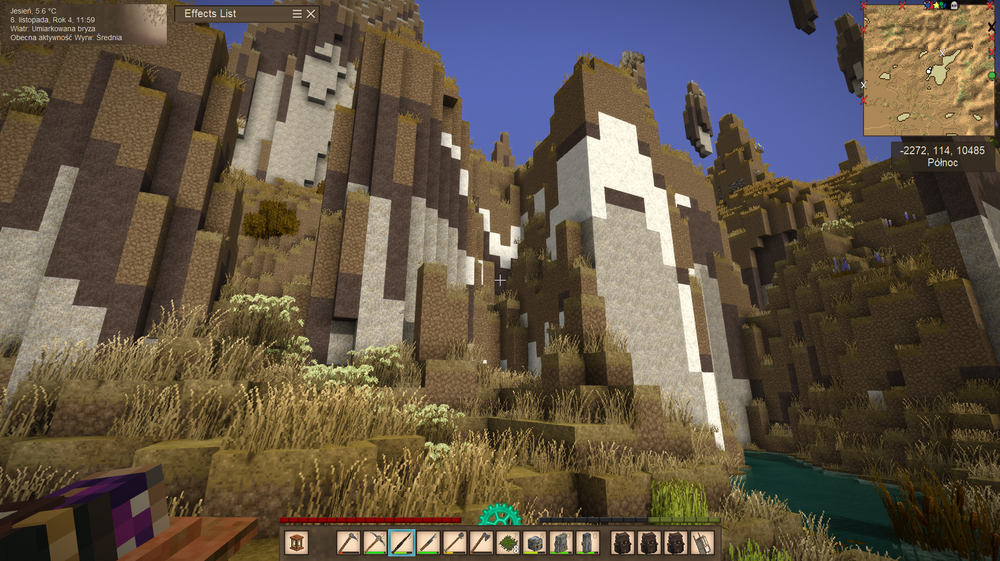Click the gravestone marker above the minimap
The image size is (1000, 561).
953,5
